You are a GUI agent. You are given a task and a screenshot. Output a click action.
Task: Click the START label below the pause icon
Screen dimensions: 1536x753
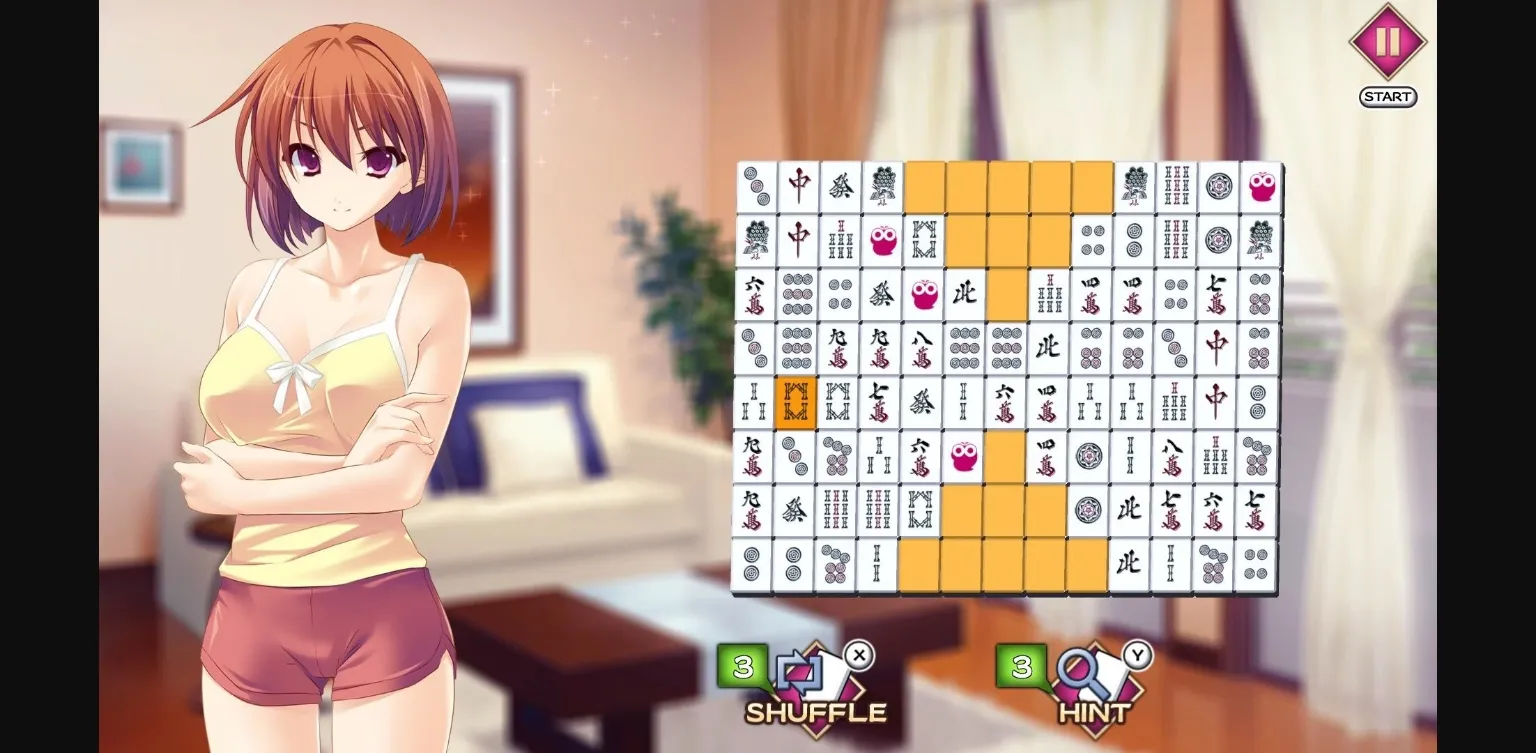(1387, 97)
